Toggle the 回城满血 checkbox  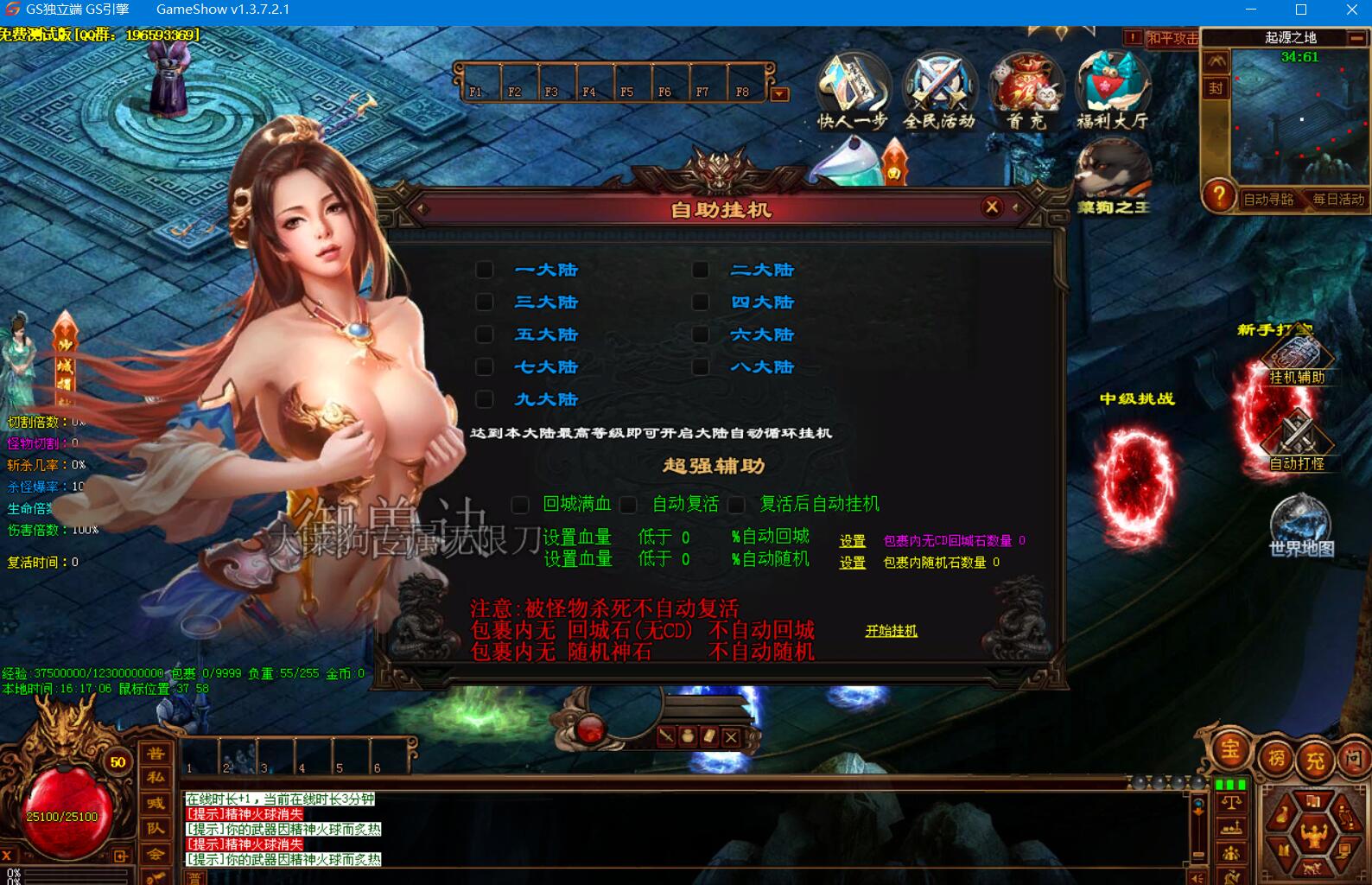pyautogui.click(x=520, y=505)
